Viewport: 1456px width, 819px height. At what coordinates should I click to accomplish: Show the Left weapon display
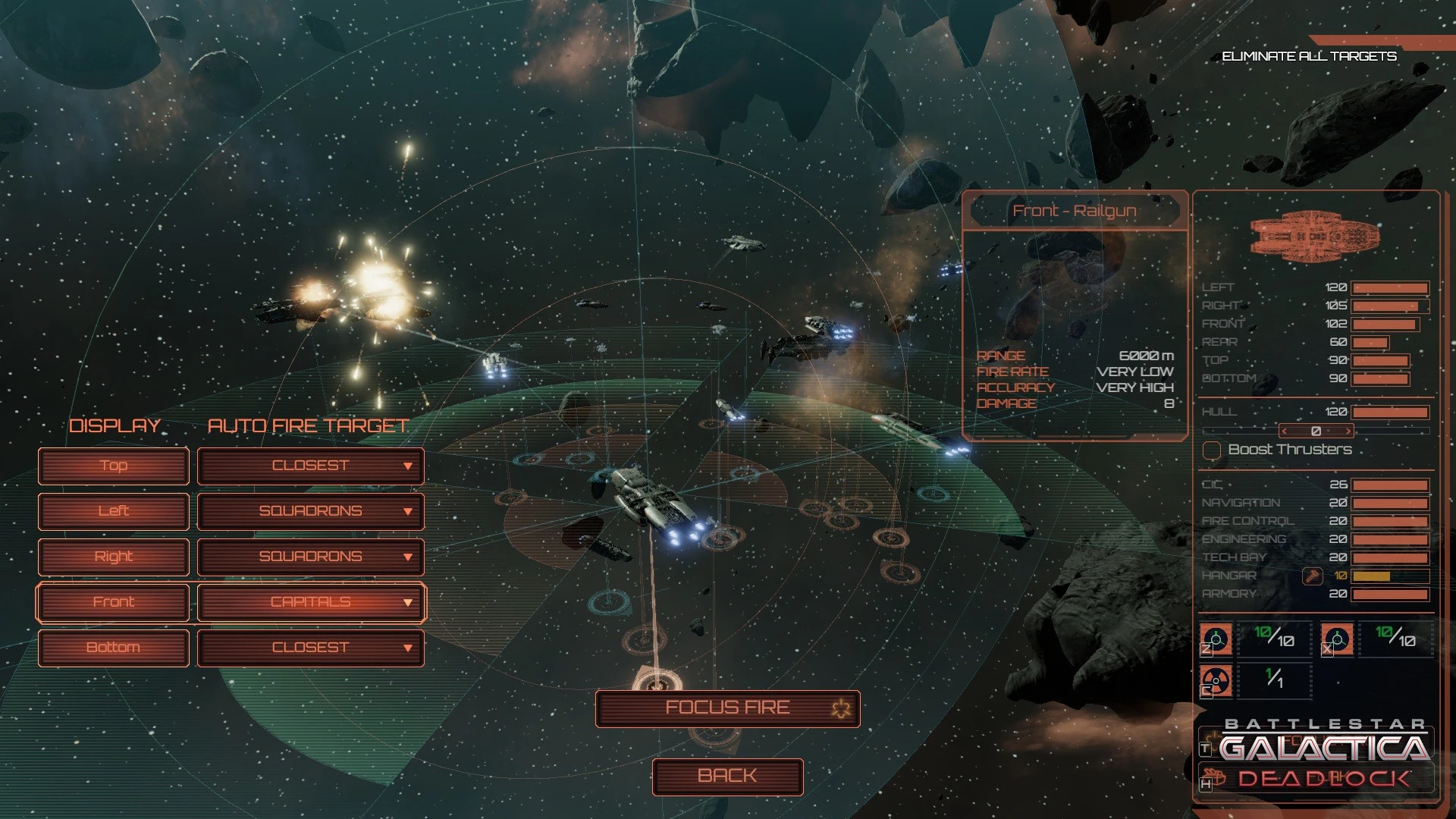[x=114, y=511]
